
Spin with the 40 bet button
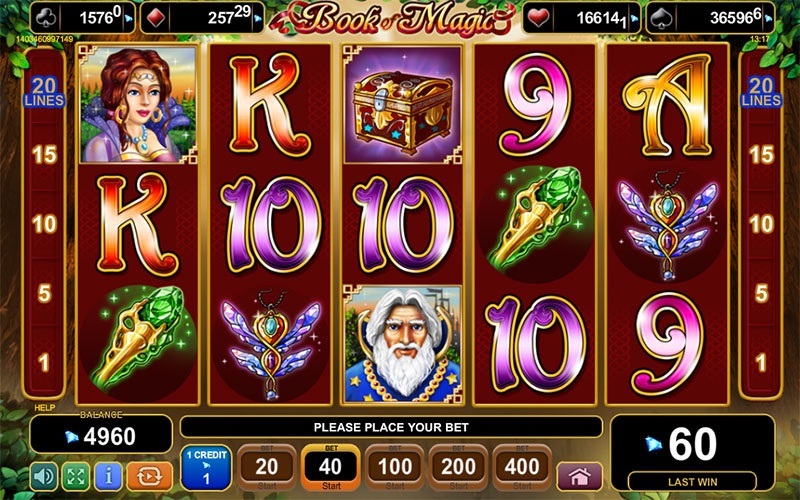329,467
